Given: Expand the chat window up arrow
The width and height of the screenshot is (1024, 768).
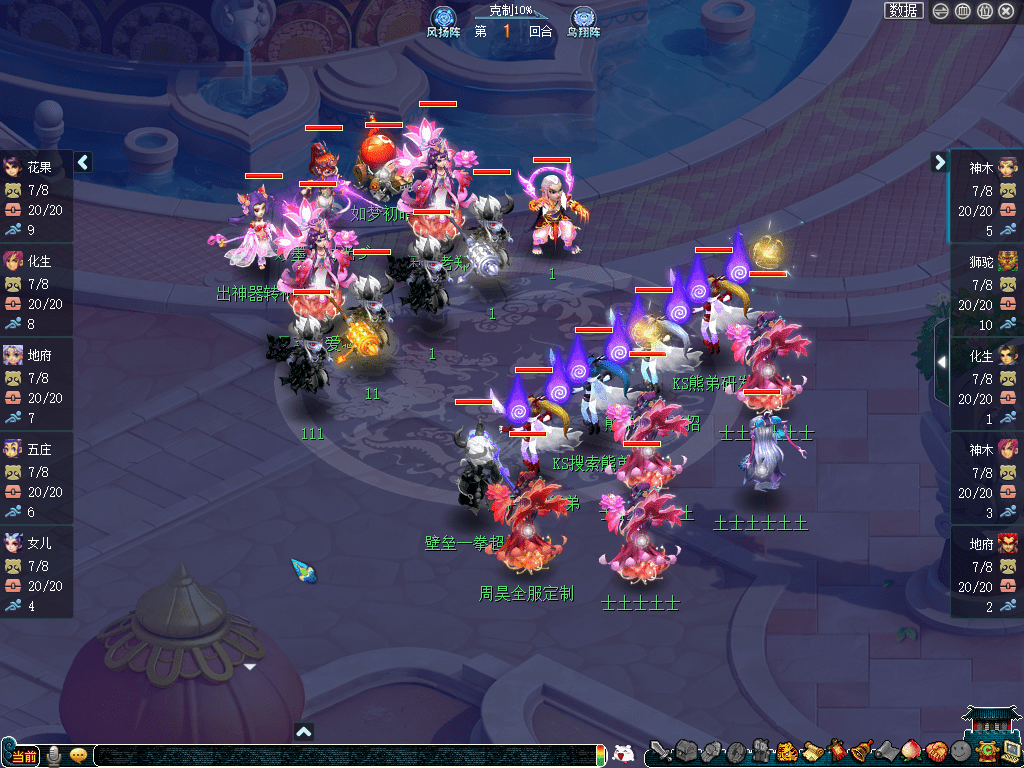Looking at the screenshot, I should coord(304,731).
